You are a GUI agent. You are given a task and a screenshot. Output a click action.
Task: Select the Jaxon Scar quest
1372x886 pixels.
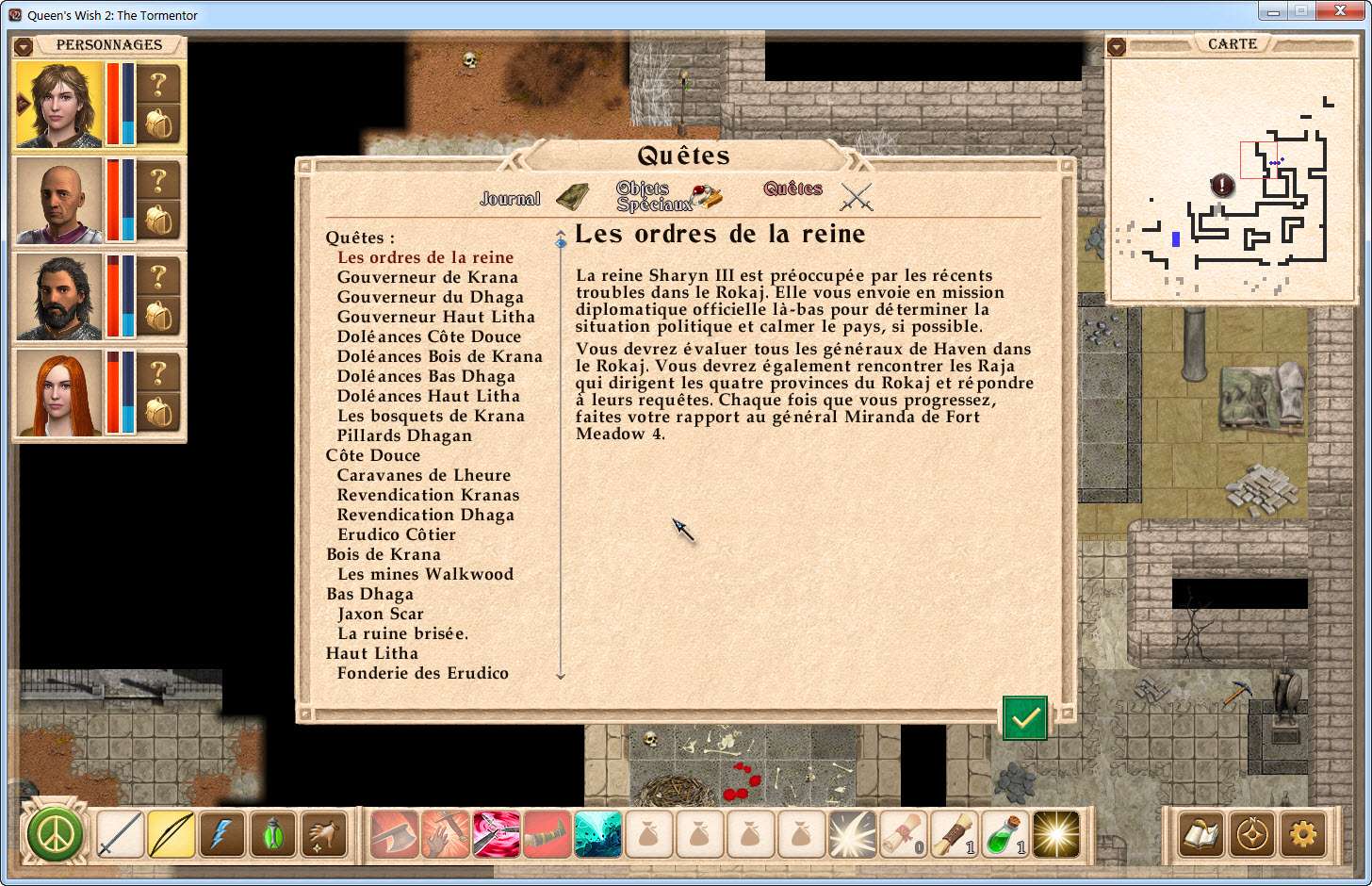[x=380, y=614]
